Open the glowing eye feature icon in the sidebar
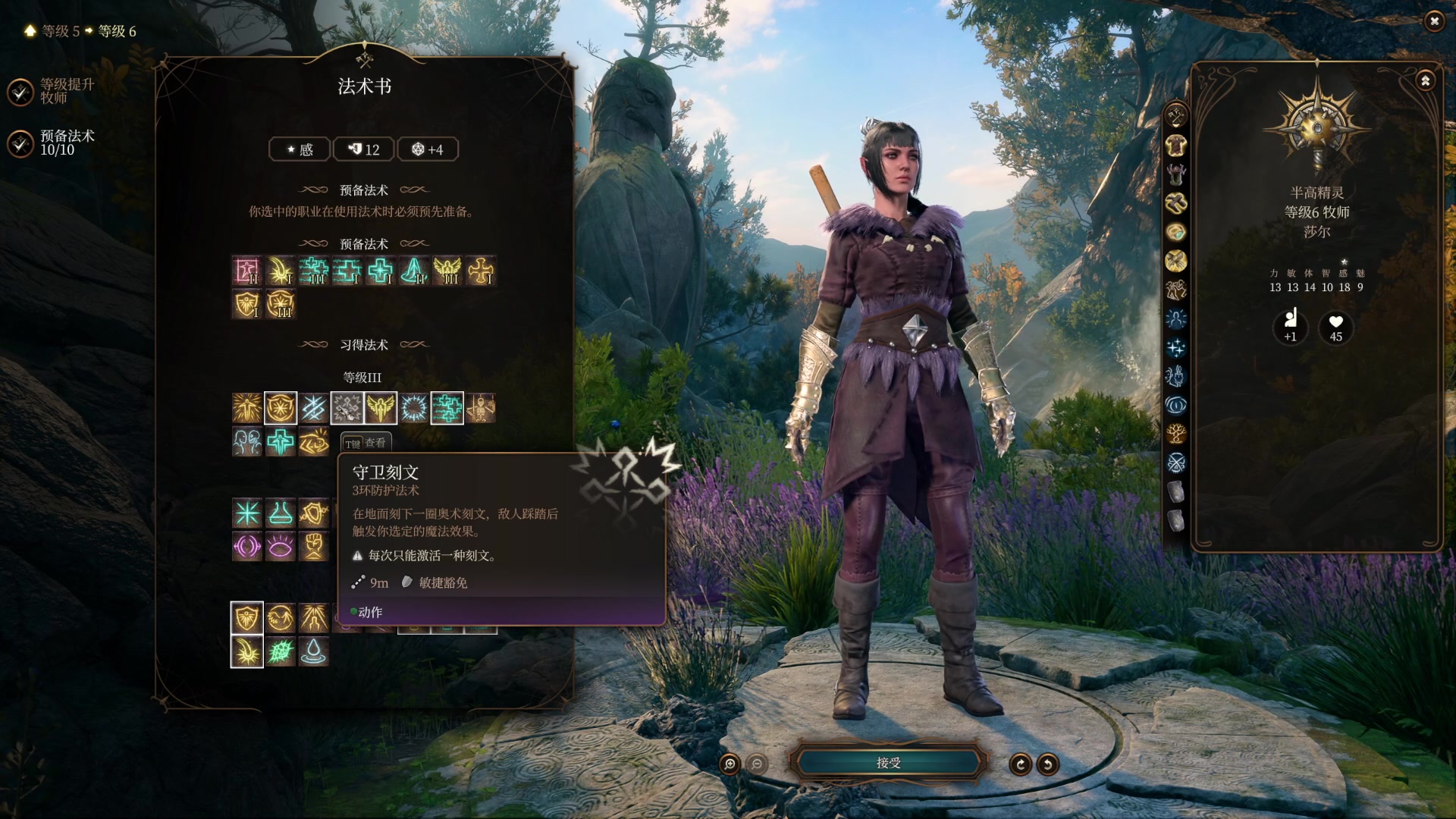Image resolution: width=1456 pixels, height=819 pixels. pos(1175,405)
